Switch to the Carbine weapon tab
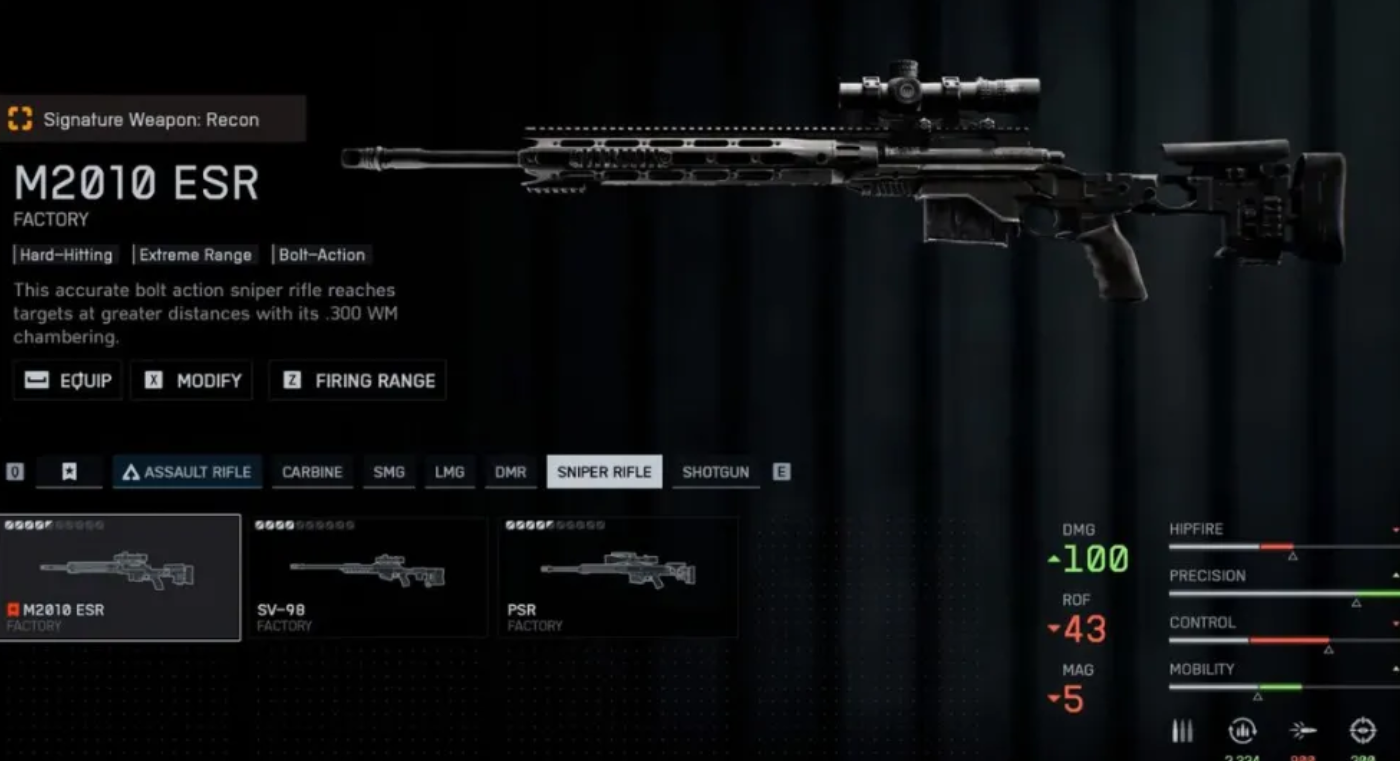Viewport: 1400px width, 761px height. click(311, 471)
